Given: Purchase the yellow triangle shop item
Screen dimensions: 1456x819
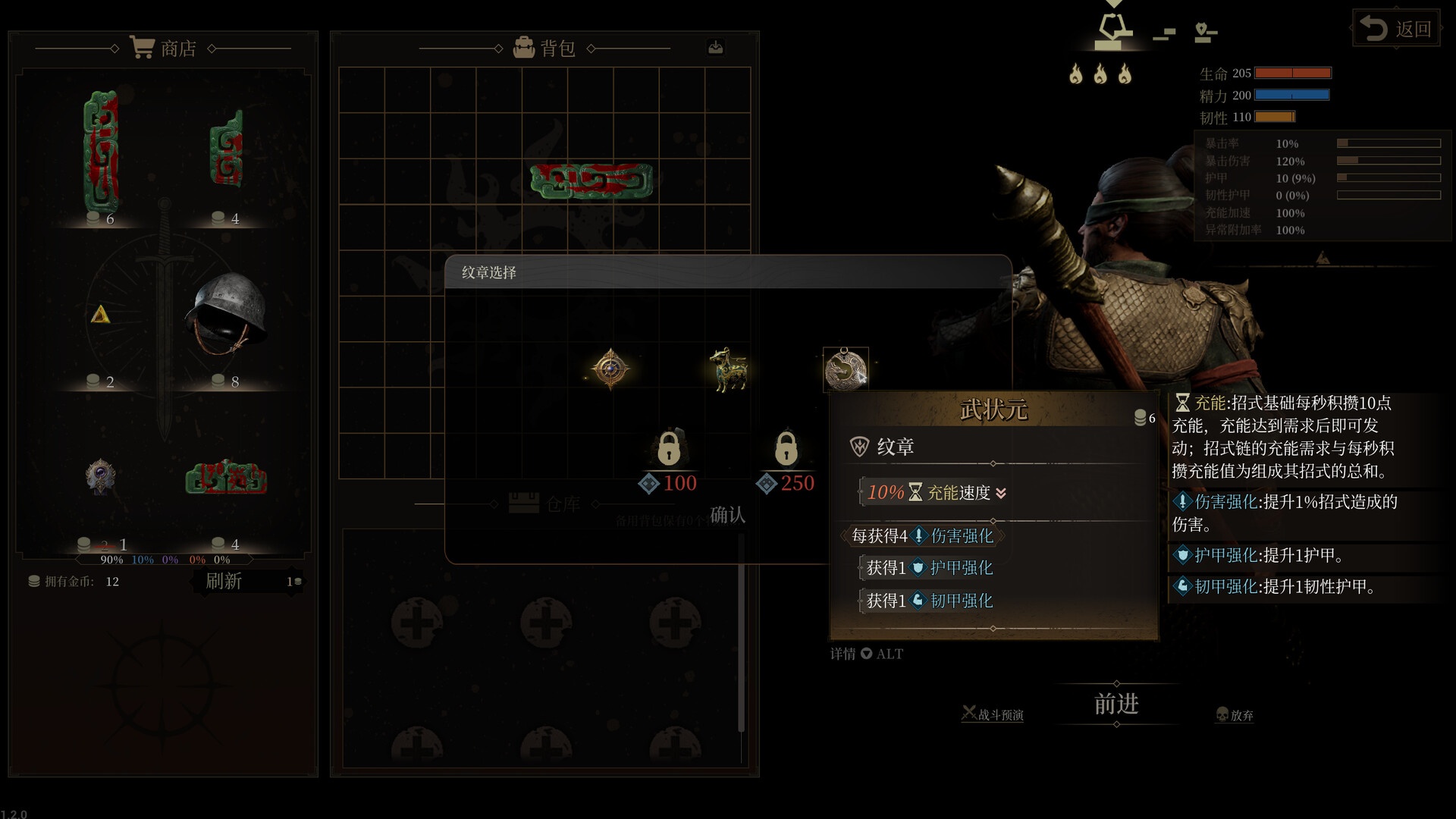Looking at the screenshot, I should [x=100, y=315].
